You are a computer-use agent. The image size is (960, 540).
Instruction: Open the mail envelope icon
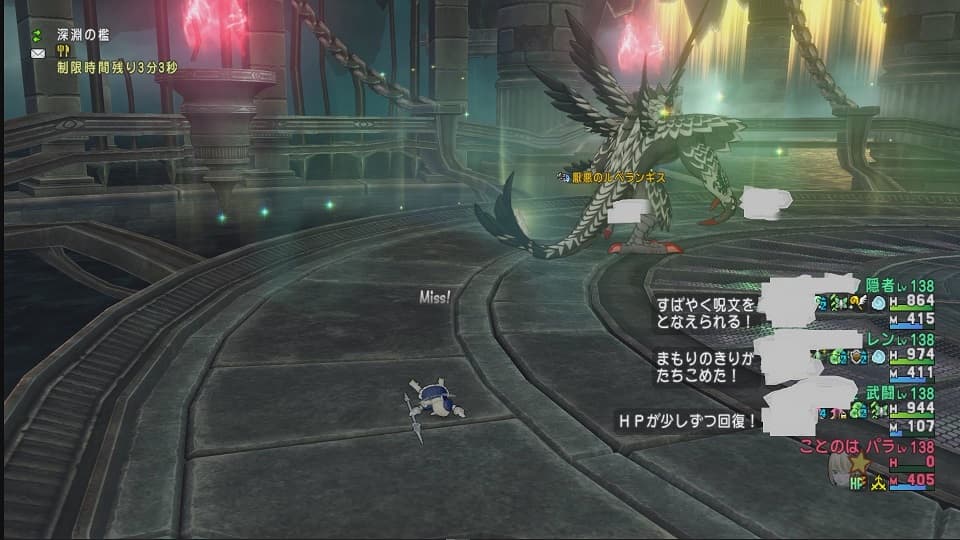[39, 52]
